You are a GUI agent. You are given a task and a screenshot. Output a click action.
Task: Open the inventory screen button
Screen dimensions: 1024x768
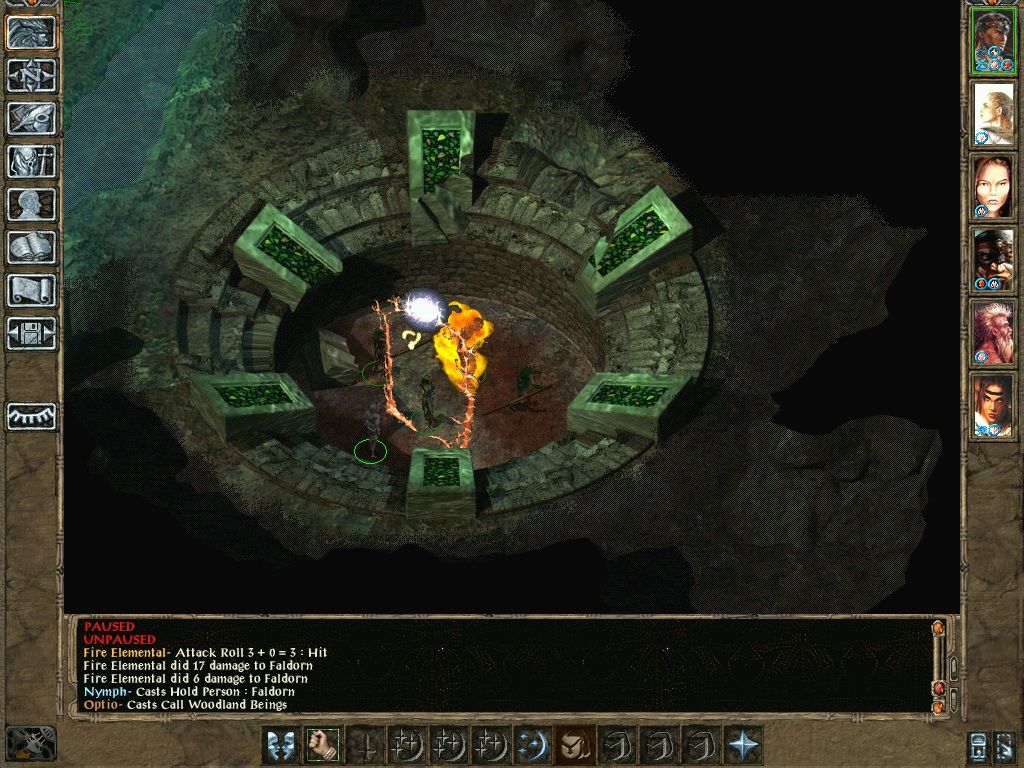(31, 161)
